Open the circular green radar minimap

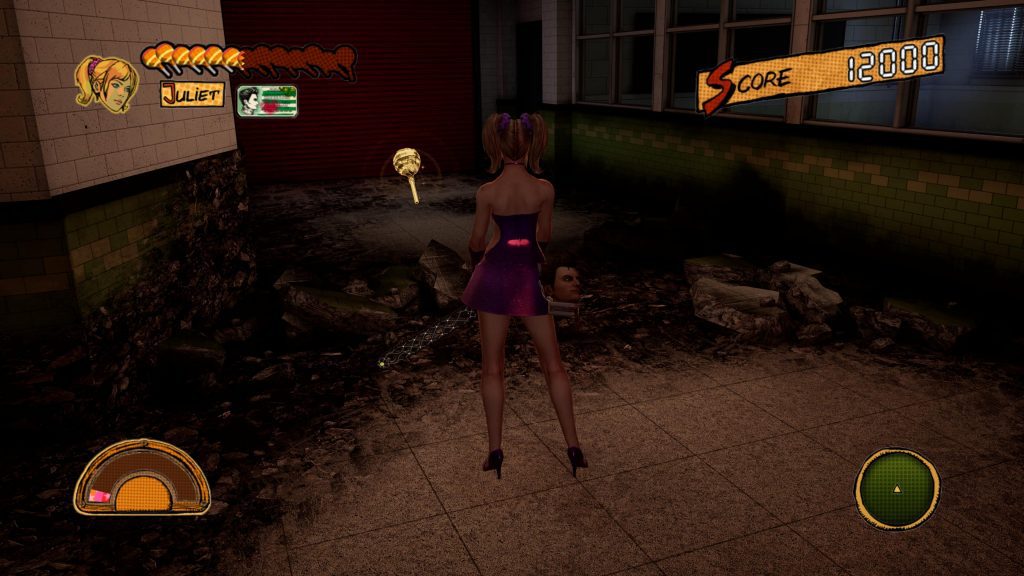coord(897,489)
